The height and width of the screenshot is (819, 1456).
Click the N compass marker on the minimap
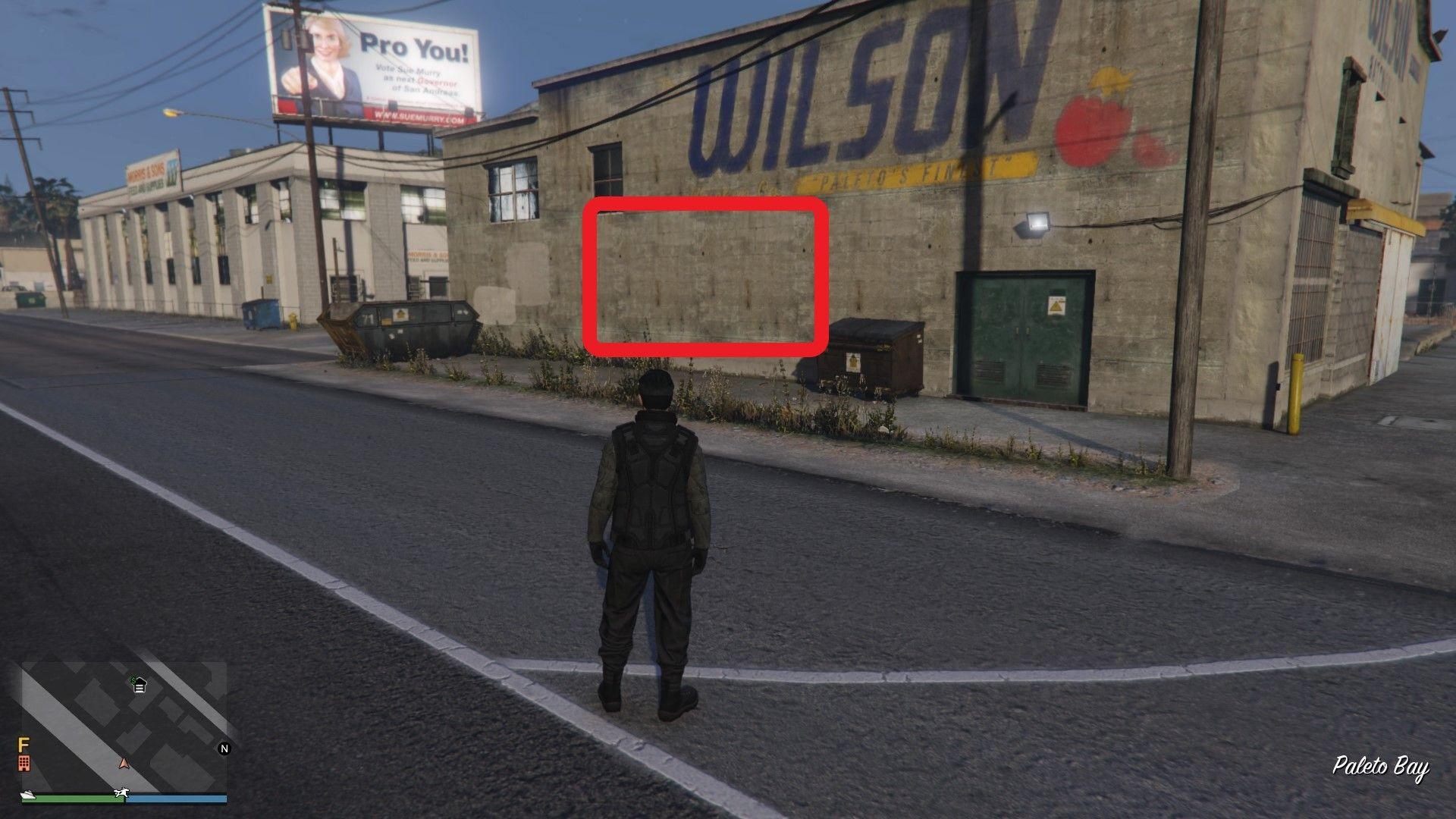(x=224, y=748)
